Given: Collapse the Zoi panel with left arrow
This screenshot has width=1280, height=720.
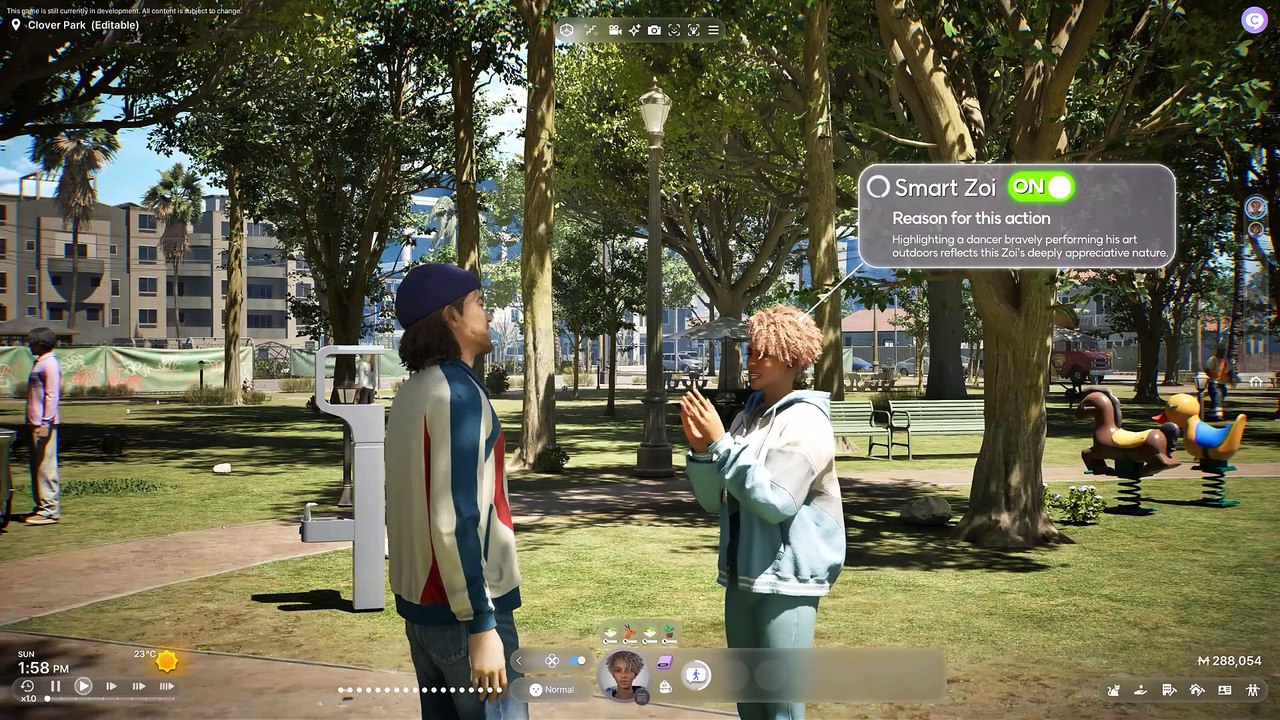Looking at the screenshot, I should point(519,661).
